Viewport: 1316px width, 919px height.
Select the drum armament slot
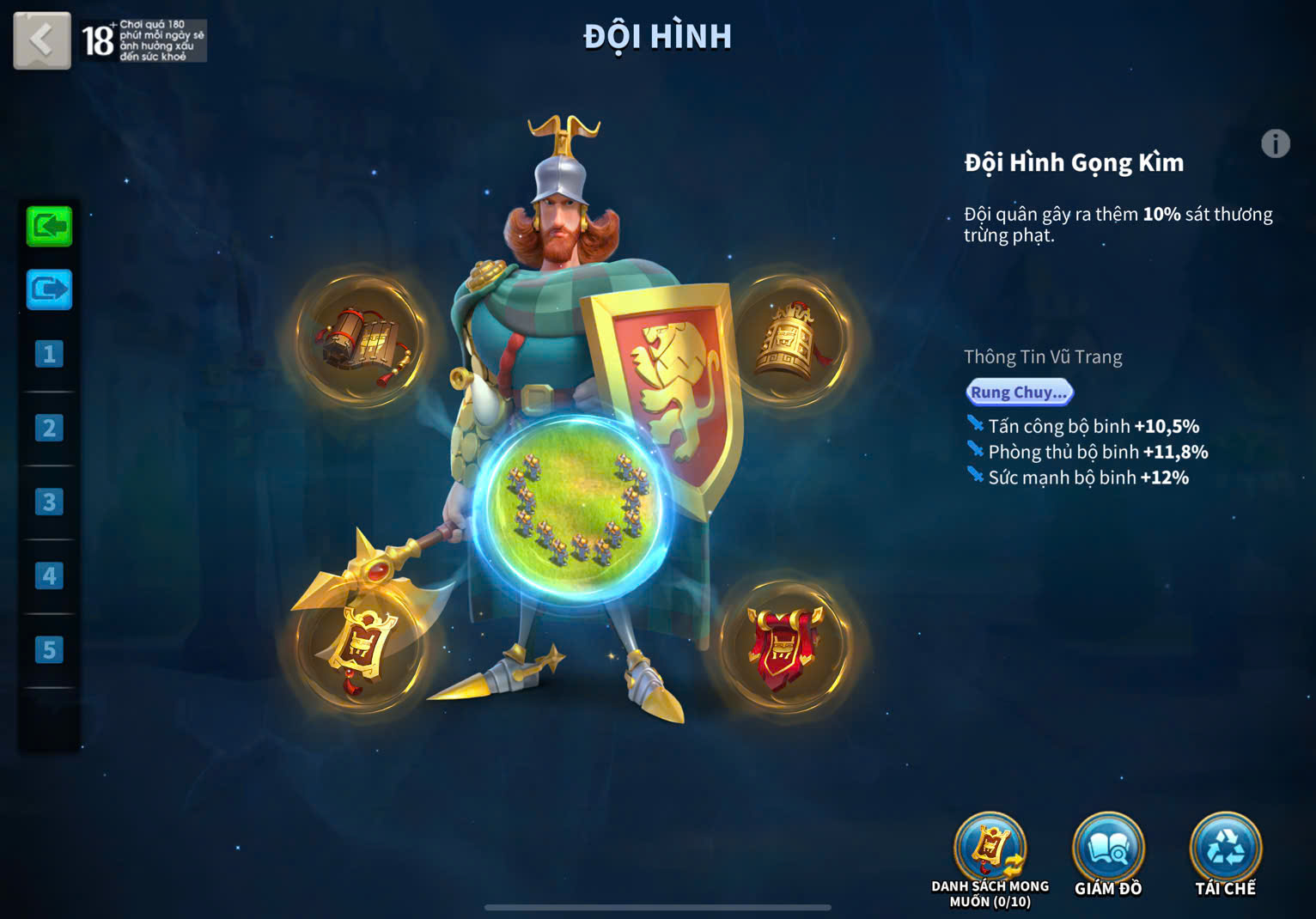(x=360, y=339)
